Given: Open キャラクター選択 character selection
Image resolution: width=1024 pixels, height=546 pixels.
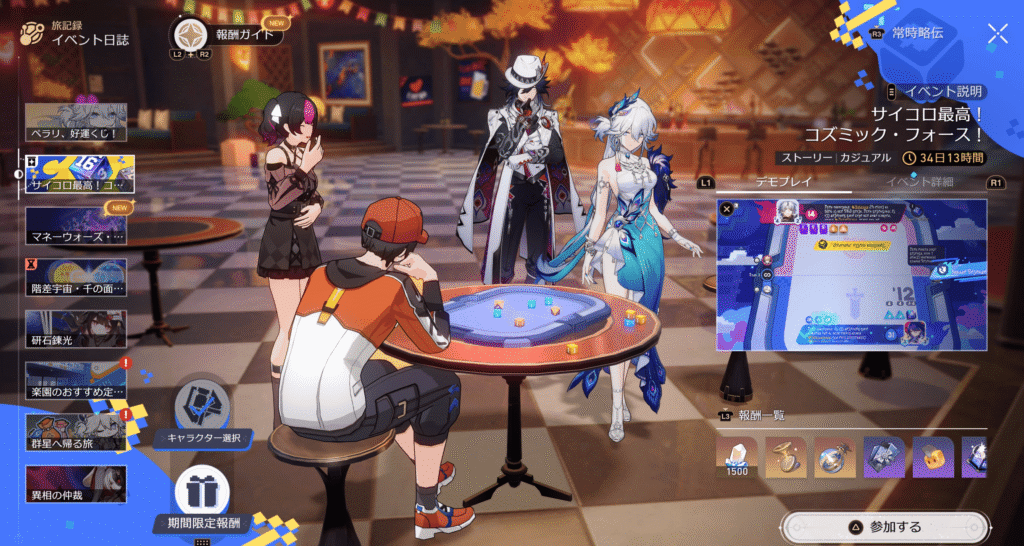Looking at the screenshot, I should tap(203, 410).
